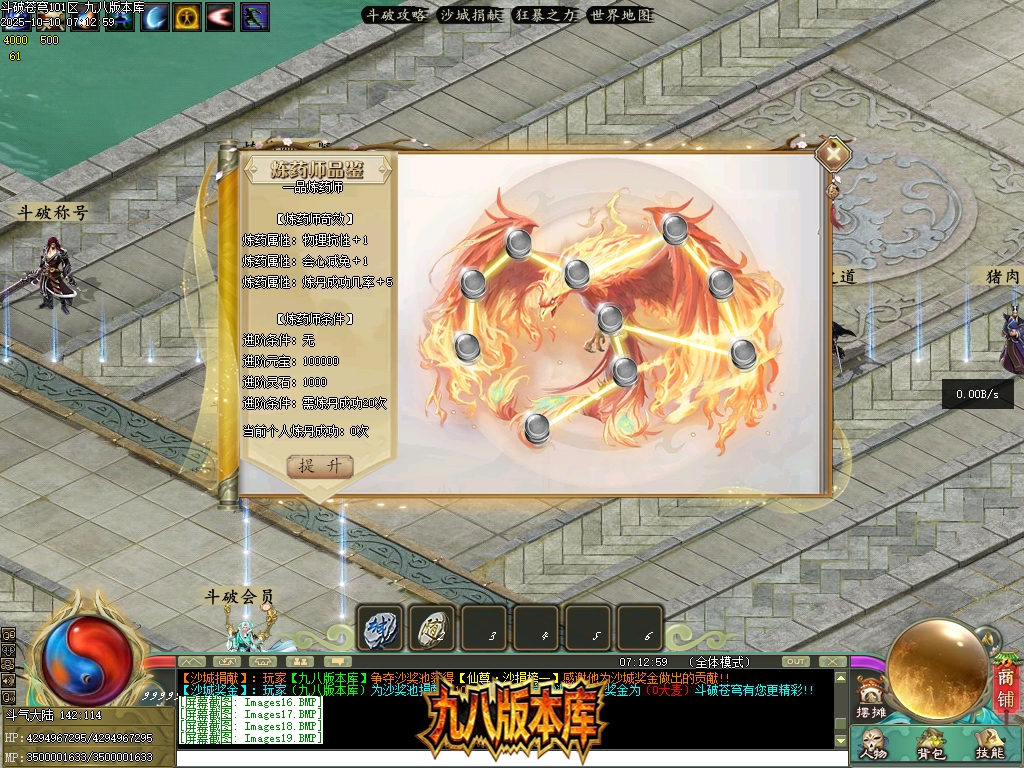
Task: Select the golden human figure buff icon
Action: tap(187, 17)
